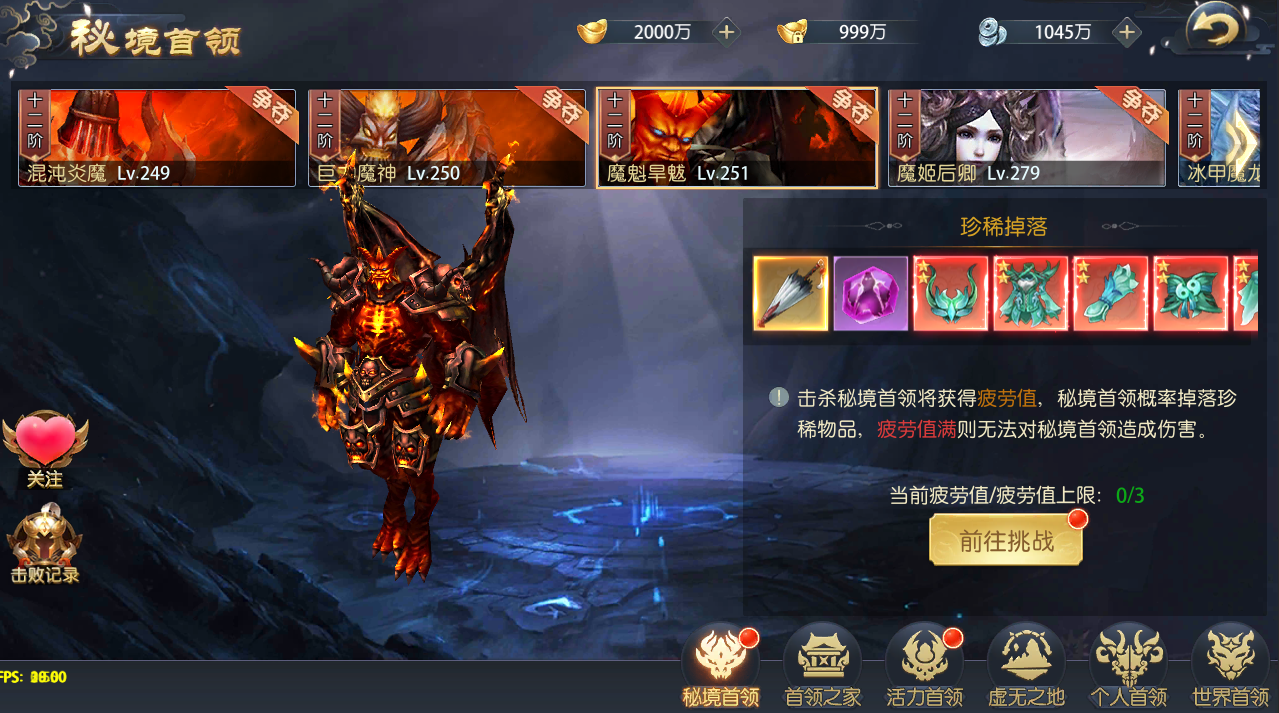Open the 击败记录 defeat records
1279x713 pixels.
45,547
